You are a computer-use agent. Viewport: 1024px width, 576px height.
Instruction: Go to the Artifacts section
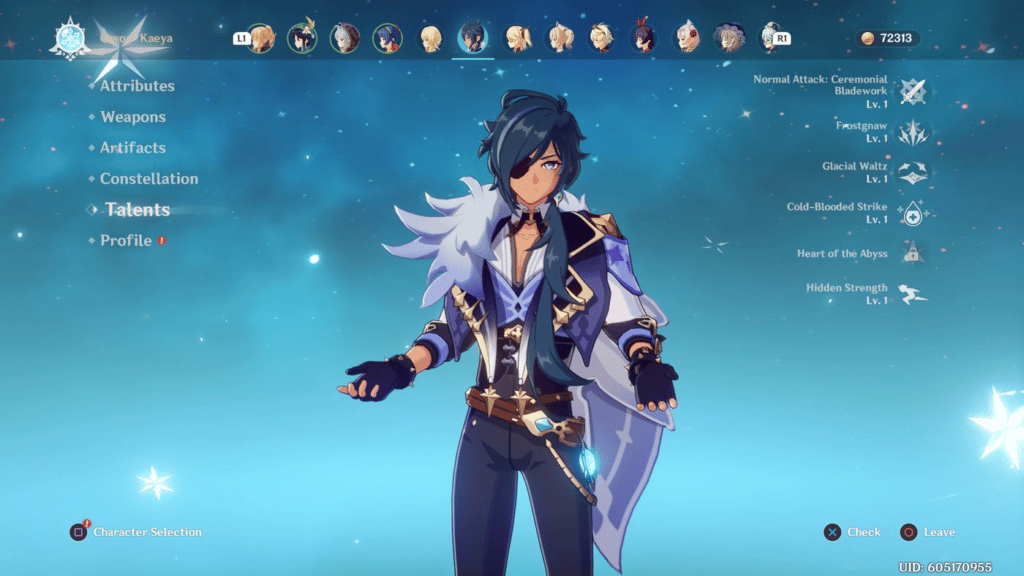pos(133,148)
